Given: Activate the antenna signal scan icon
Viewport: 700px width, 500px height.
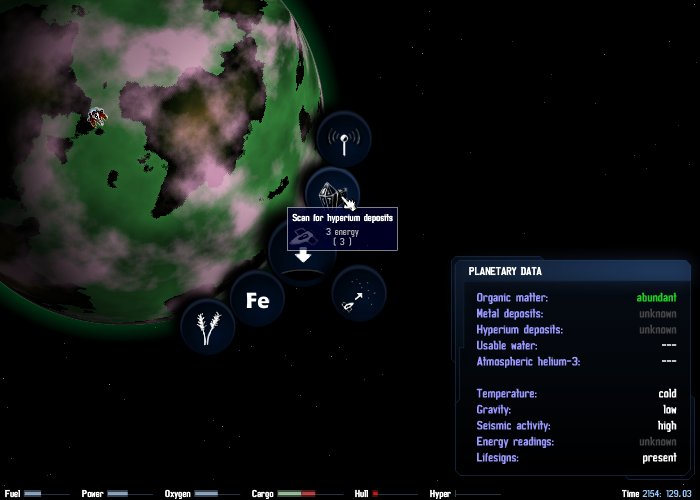Looking at the screenshot, I should click(x=343, y=140).
